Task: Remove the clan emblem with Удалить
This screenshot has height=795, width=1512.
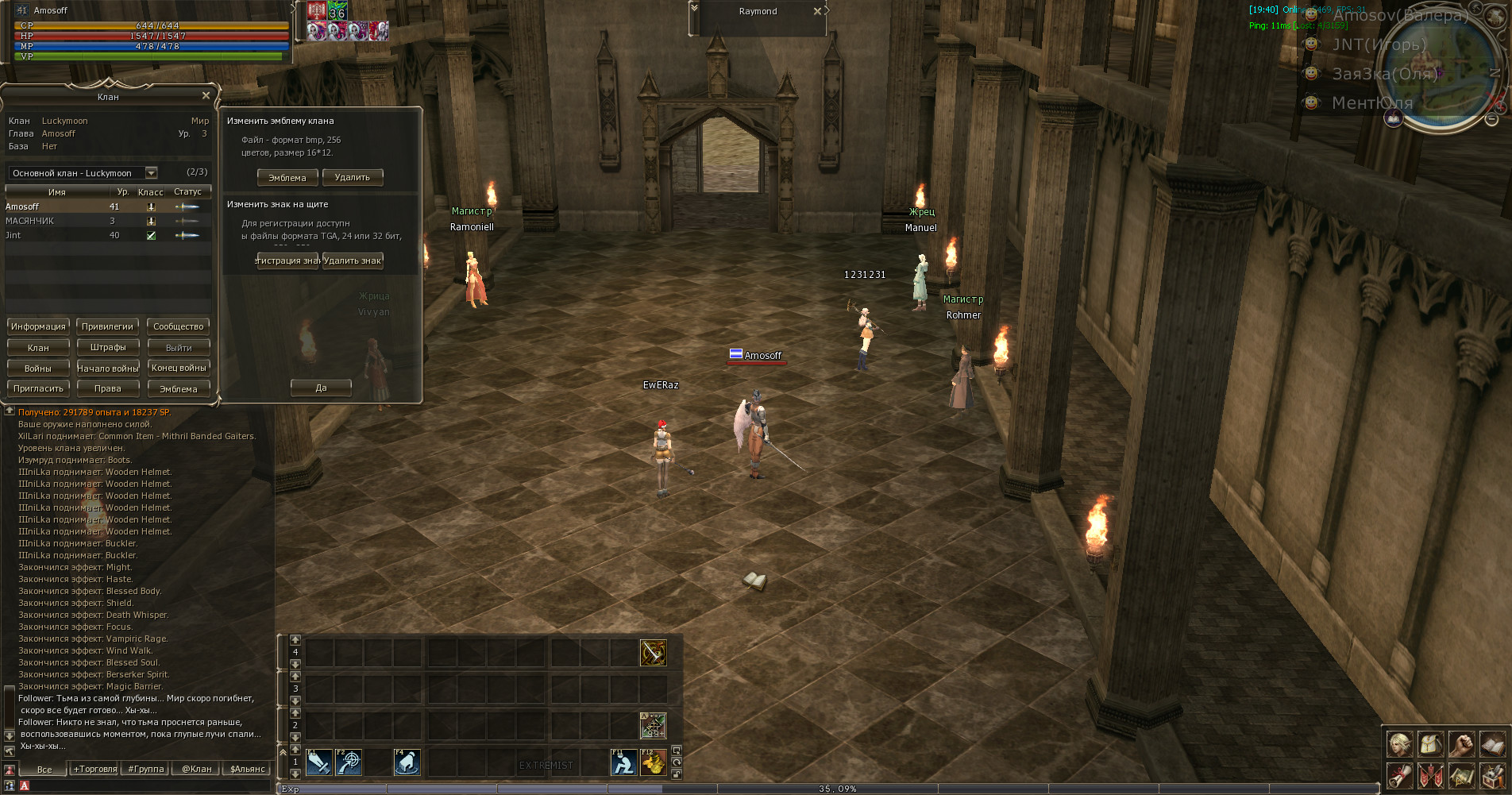Action: pyautogui.click(x=353, y=178)
